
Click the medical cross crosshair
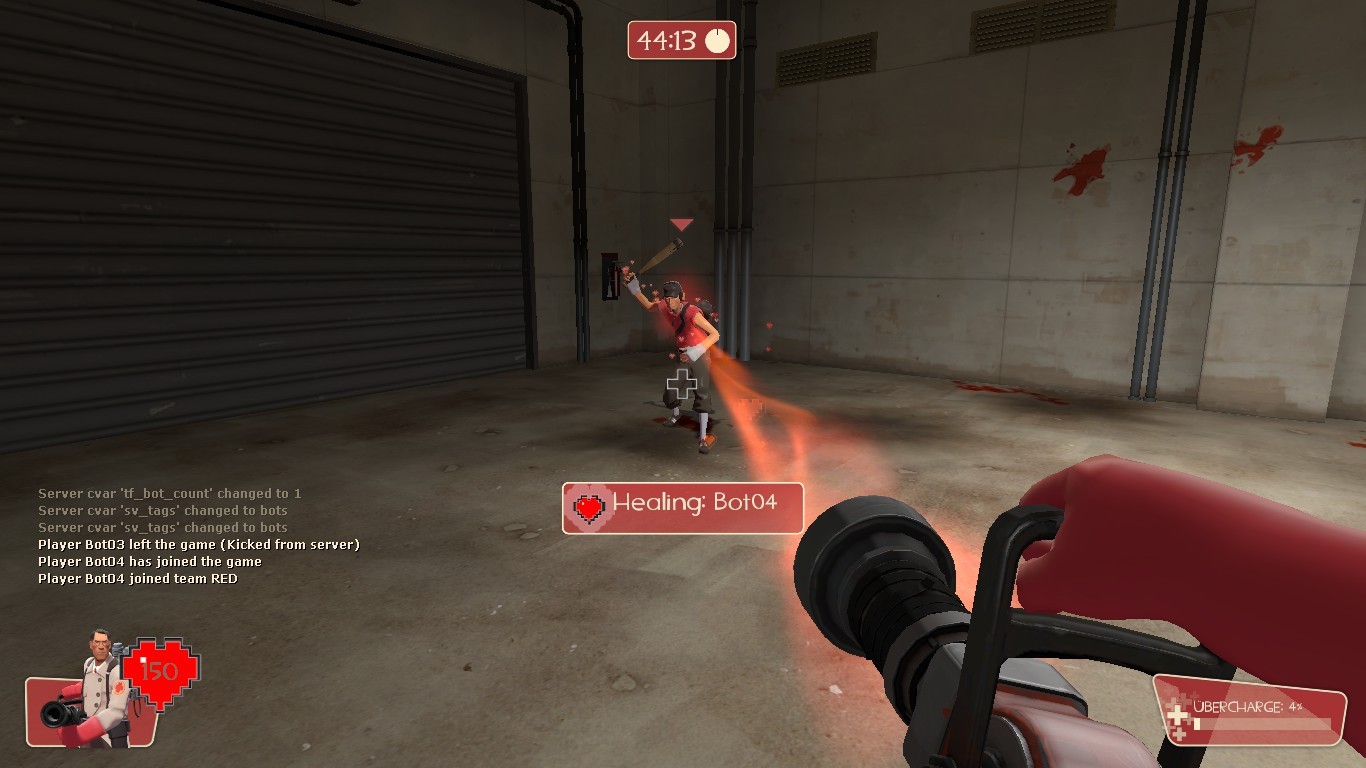tap(683, 384)
